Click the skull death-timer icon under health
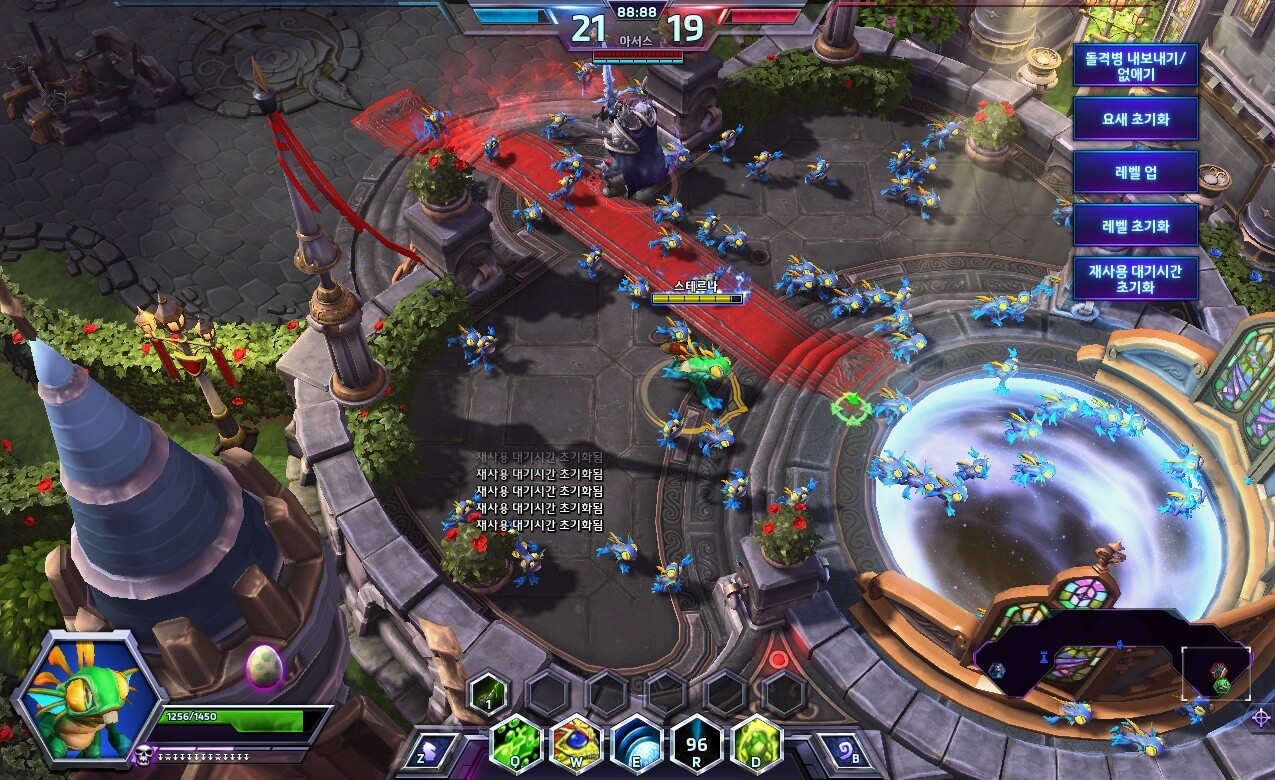Viewport: 1275px width, 780px height. click(x=145, y=753)
